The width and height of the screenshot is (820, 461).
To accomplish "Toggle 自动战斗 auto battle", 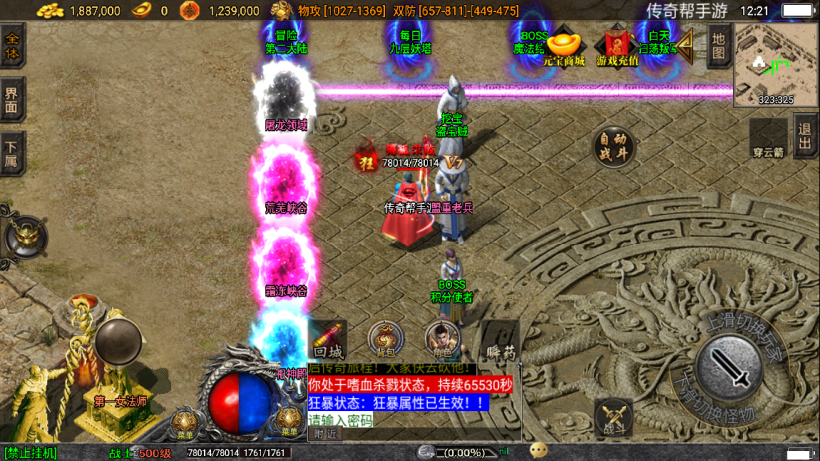I will tap(614, 146).
